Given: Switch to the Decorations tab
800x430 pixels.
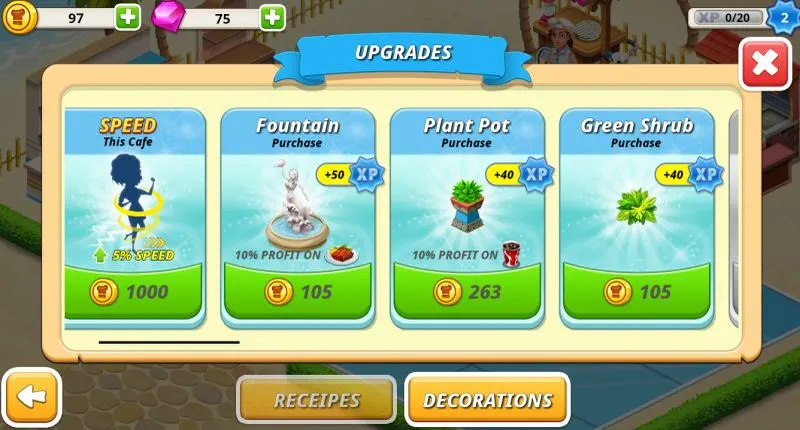Looking at the screenshot, I should [487, 400].
